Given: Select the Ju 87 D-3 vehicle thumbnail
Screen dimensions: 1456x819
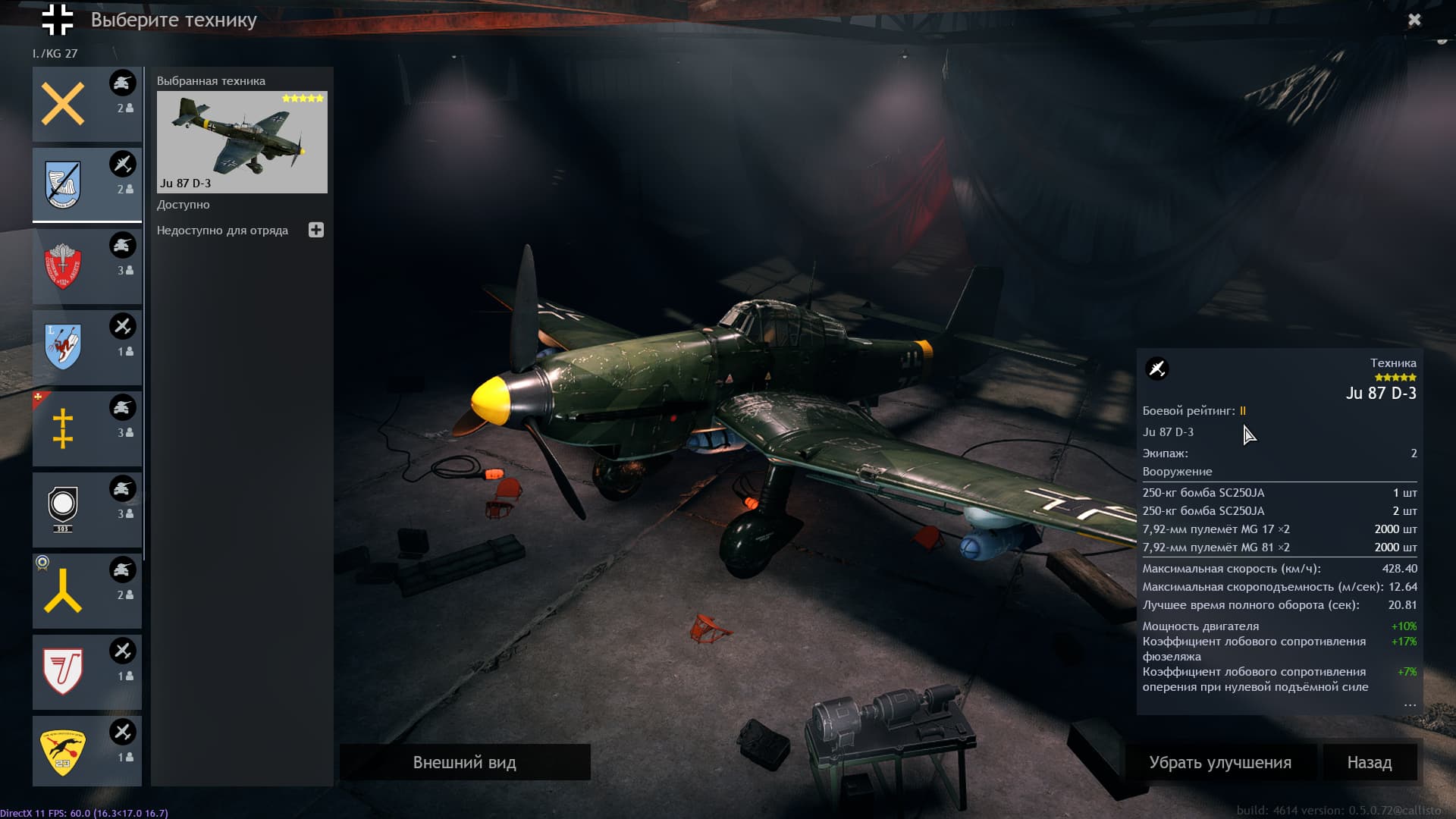Looking at the screenshot, I should [242, 142].
